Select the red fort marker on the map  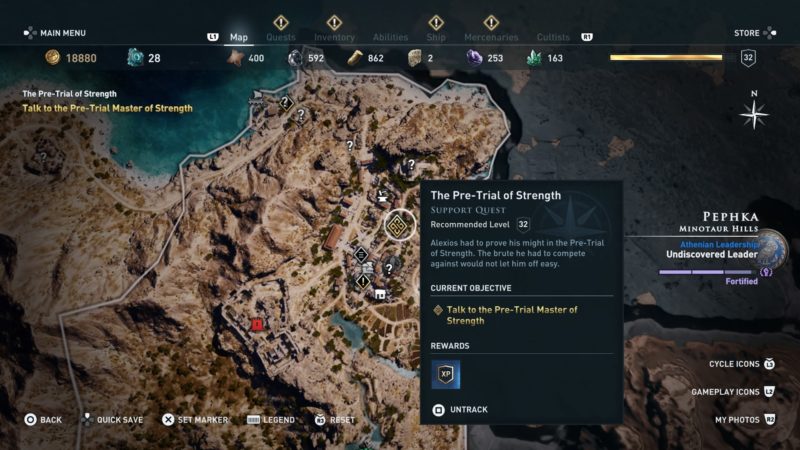click(257, 324)
